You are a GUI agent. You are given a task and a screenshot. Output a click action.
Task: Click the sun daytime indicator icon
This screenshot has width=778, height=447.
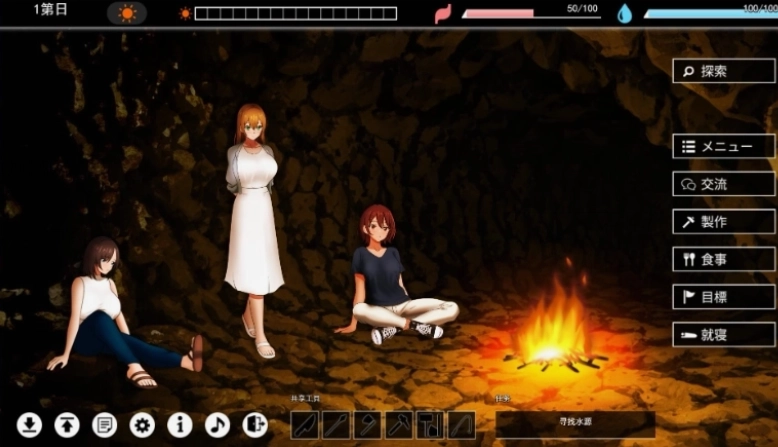coord(127,13)
